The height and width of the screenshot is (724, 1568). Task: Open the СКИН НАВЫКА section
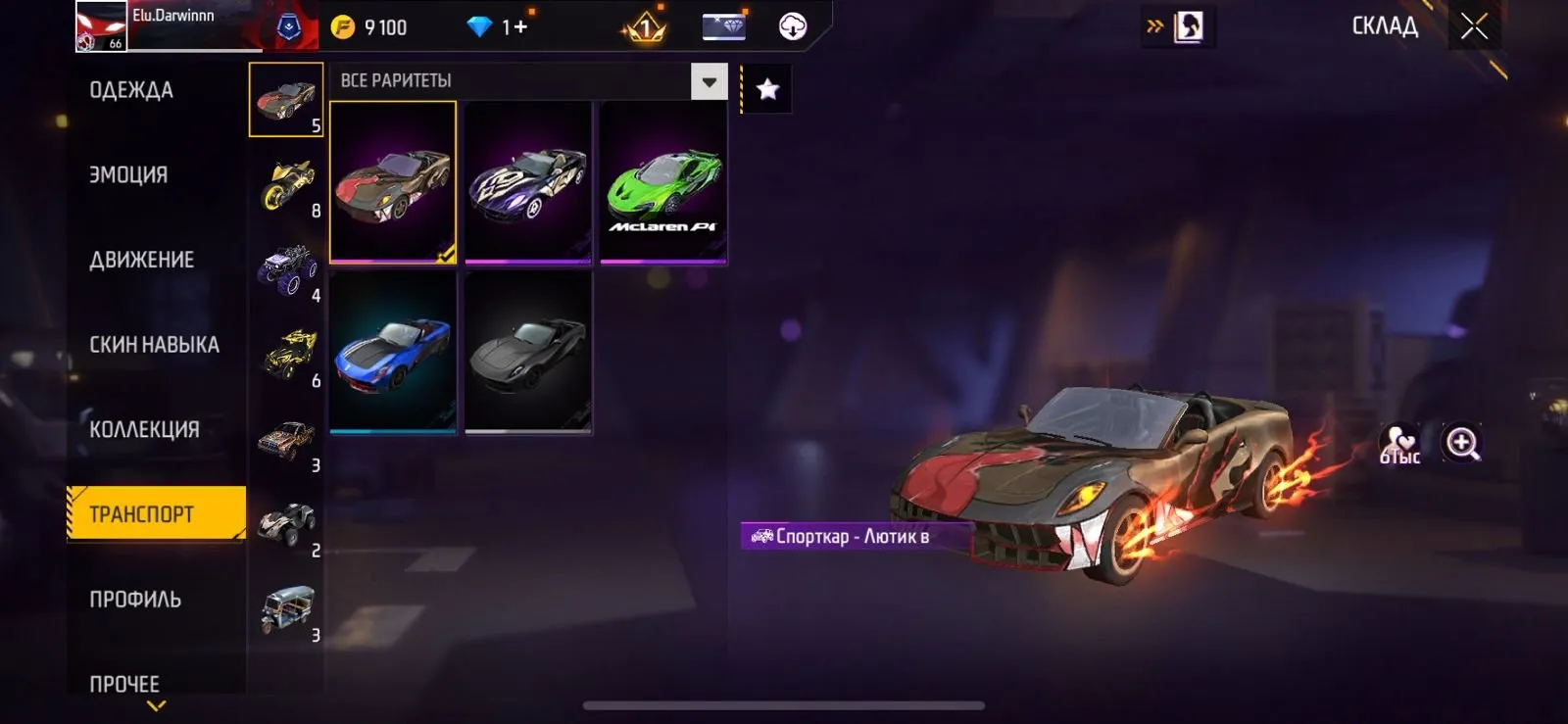tap(154, 344)
